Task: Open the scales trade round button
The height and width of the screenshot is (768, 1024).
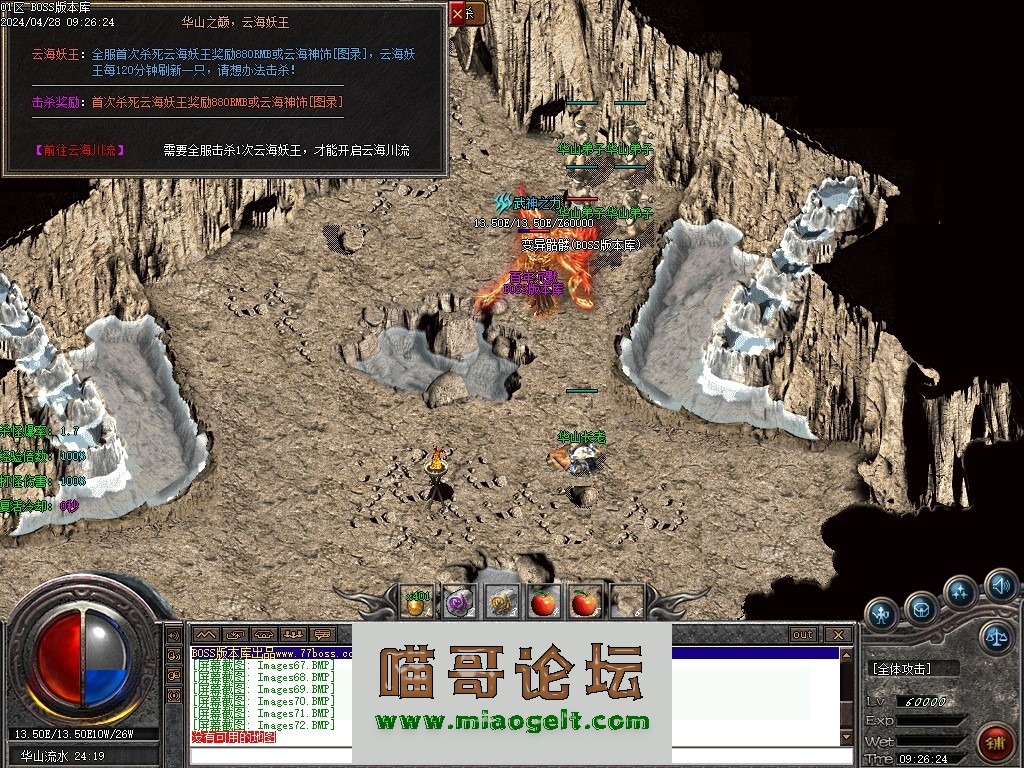Action: [x=996, y=636]
